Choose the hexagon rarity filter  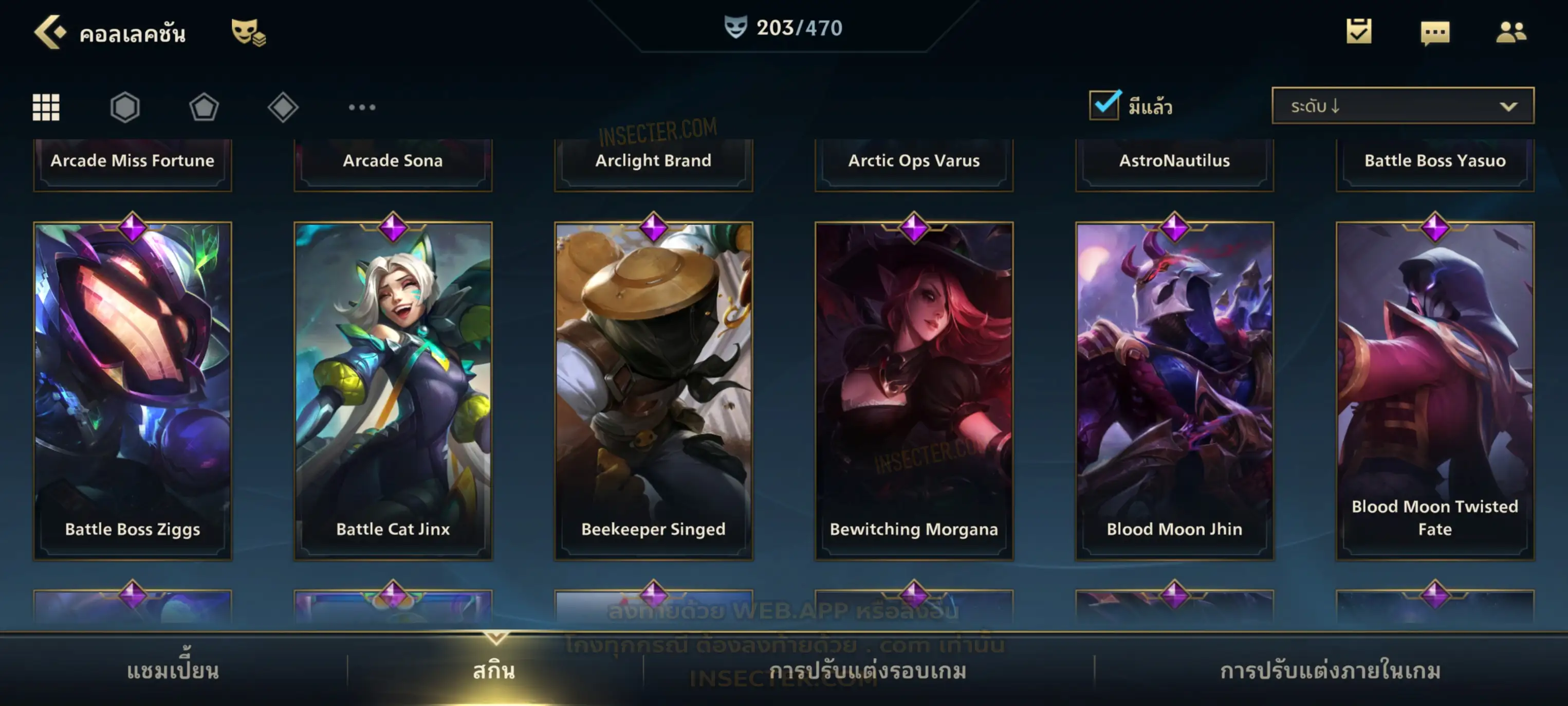pyautogui.click(x=125, y=107)
